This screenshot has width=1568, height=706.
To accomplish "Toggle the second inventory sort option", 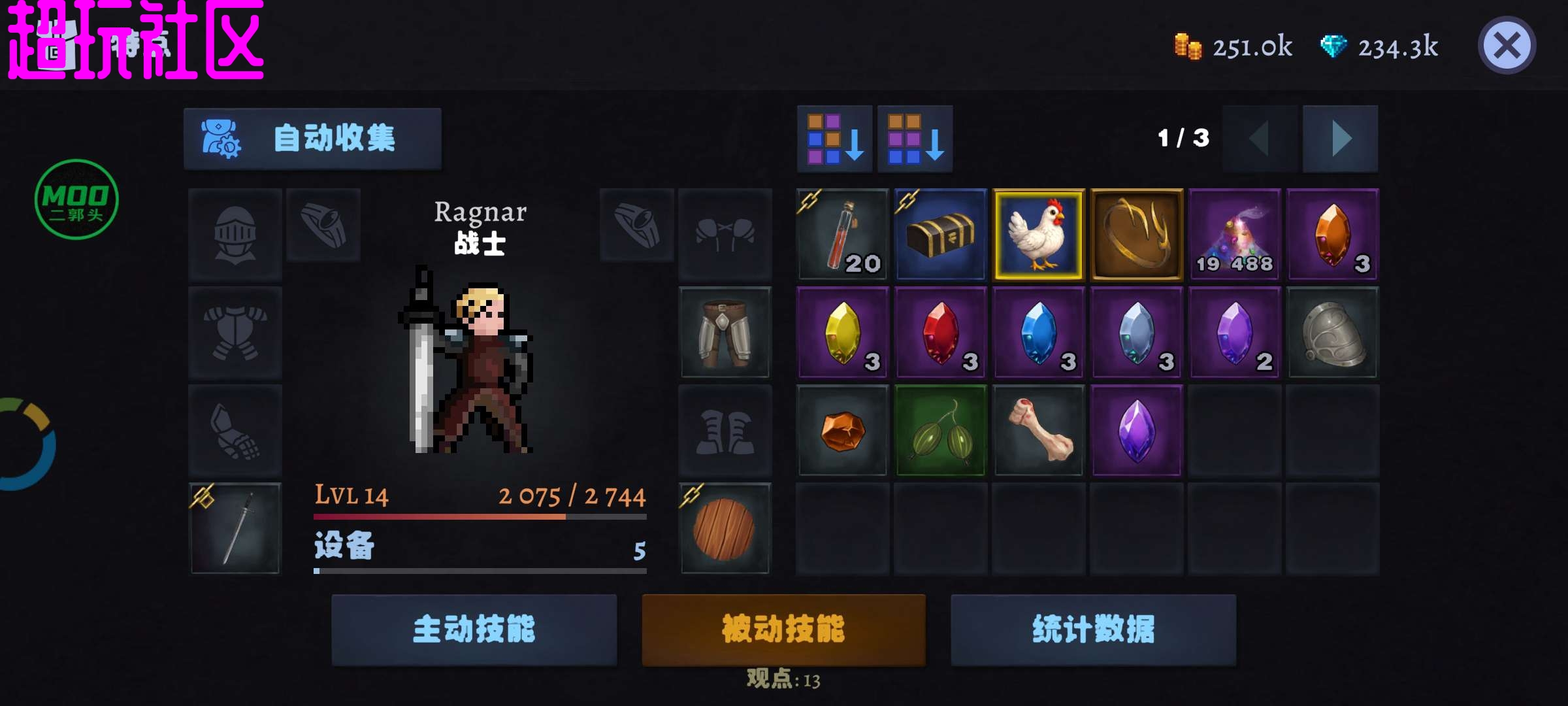I will click(x=915, y=139).
